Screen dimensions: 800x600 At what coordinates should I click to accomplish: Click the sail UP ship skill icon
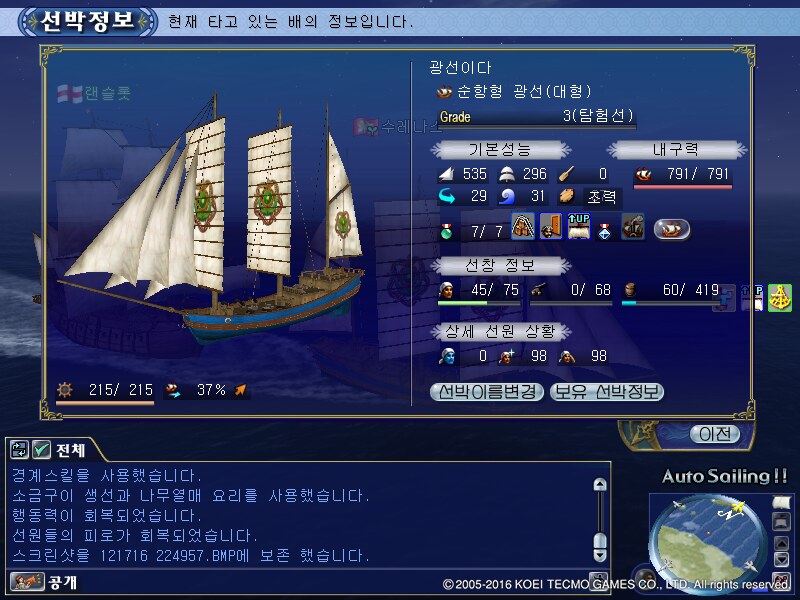point(579,227)
